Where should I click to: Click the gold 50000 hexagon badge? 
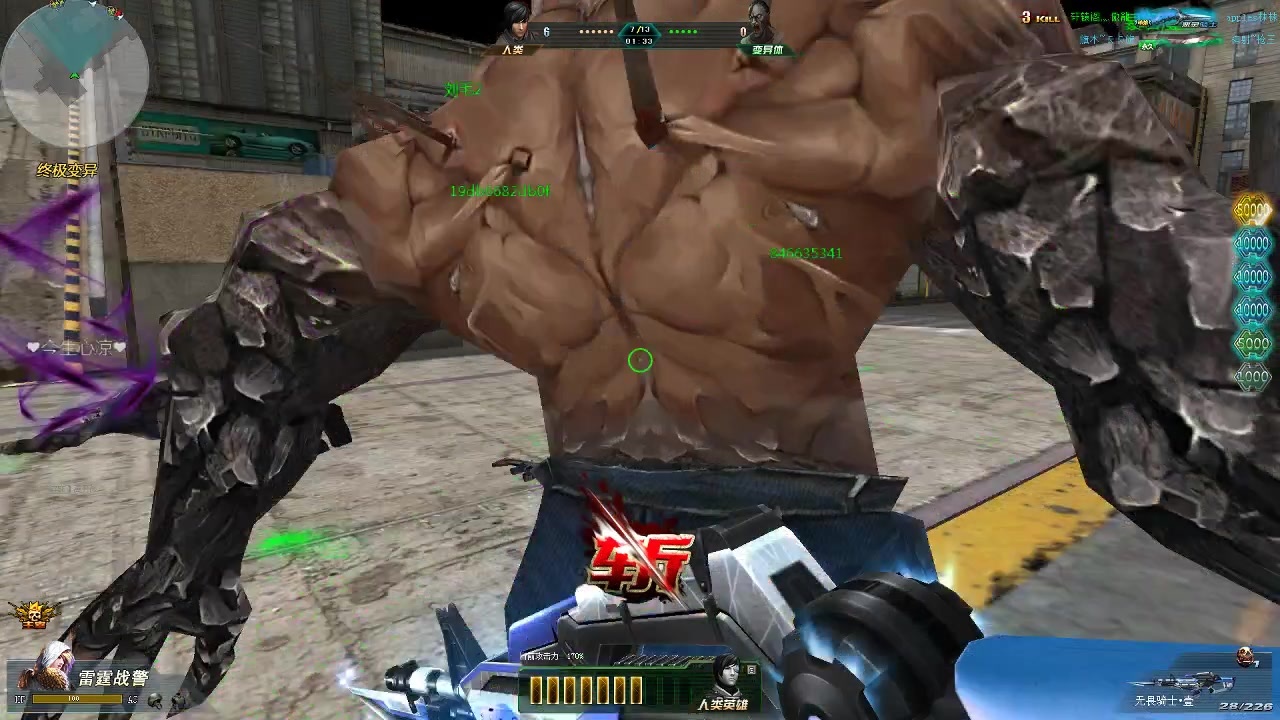click(1252, 211)
